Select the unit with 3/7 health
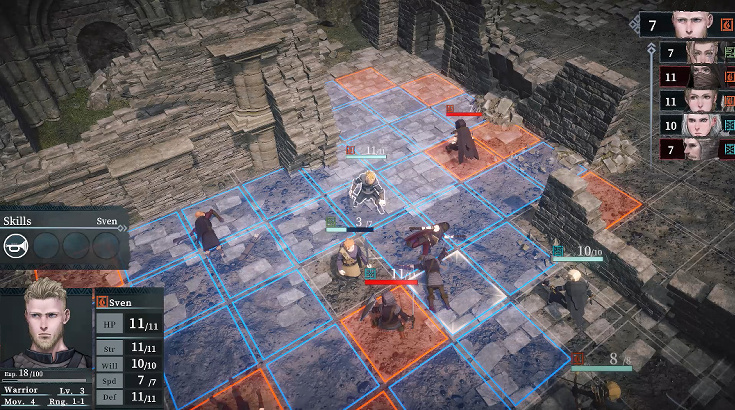This screenshot has height=410, width=735. coord(350,260)
